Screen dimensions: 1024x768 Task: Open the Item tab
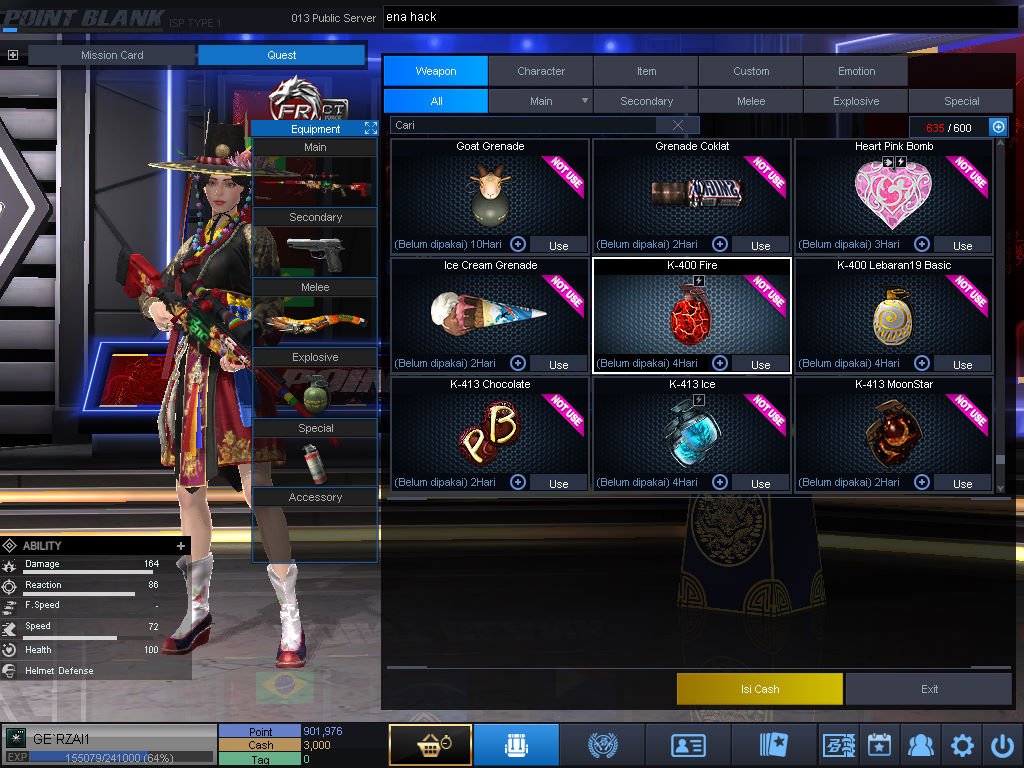click(646, 71)
